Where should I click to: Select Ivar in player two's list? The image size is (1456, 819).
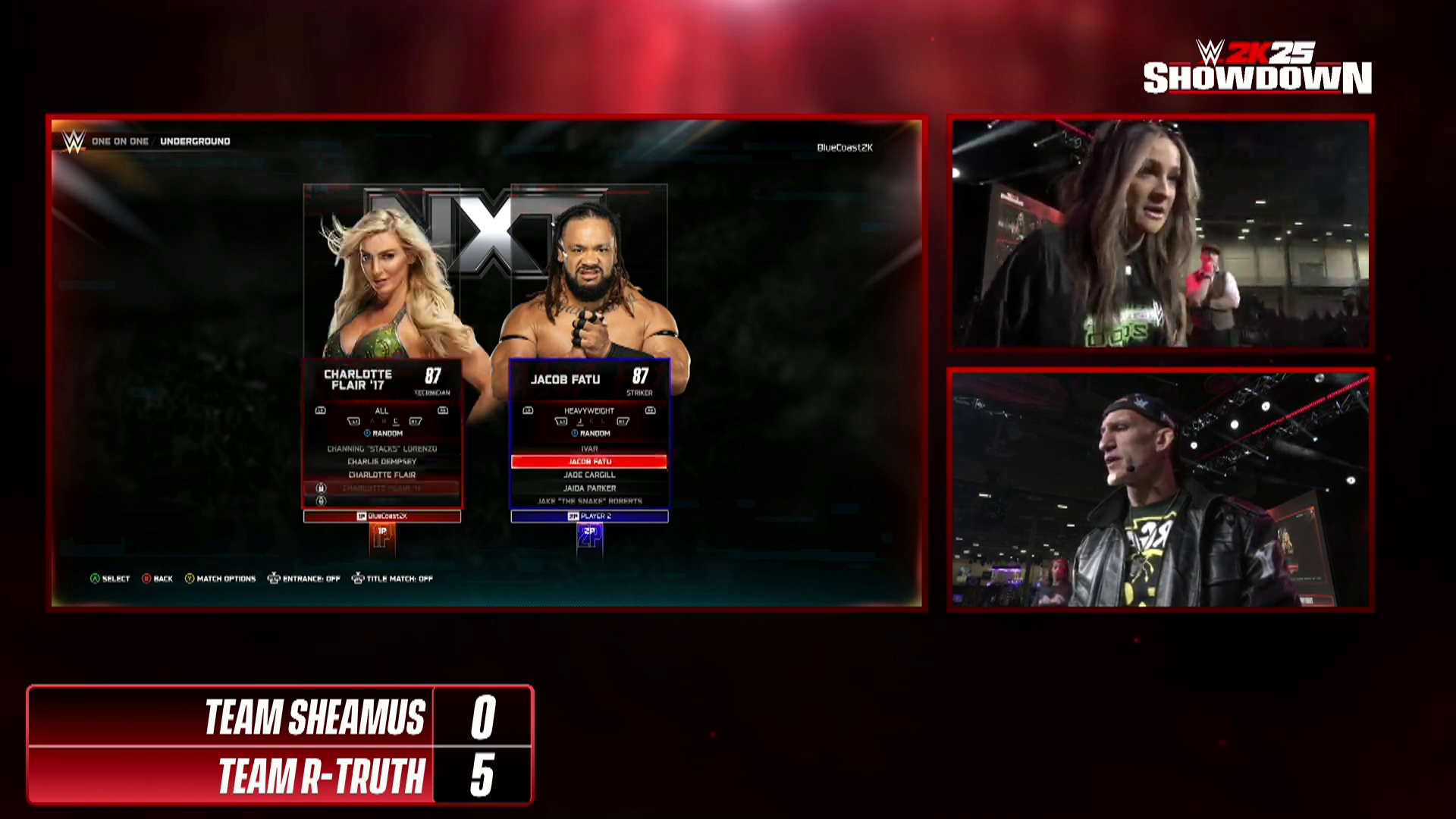pos(589,449)
